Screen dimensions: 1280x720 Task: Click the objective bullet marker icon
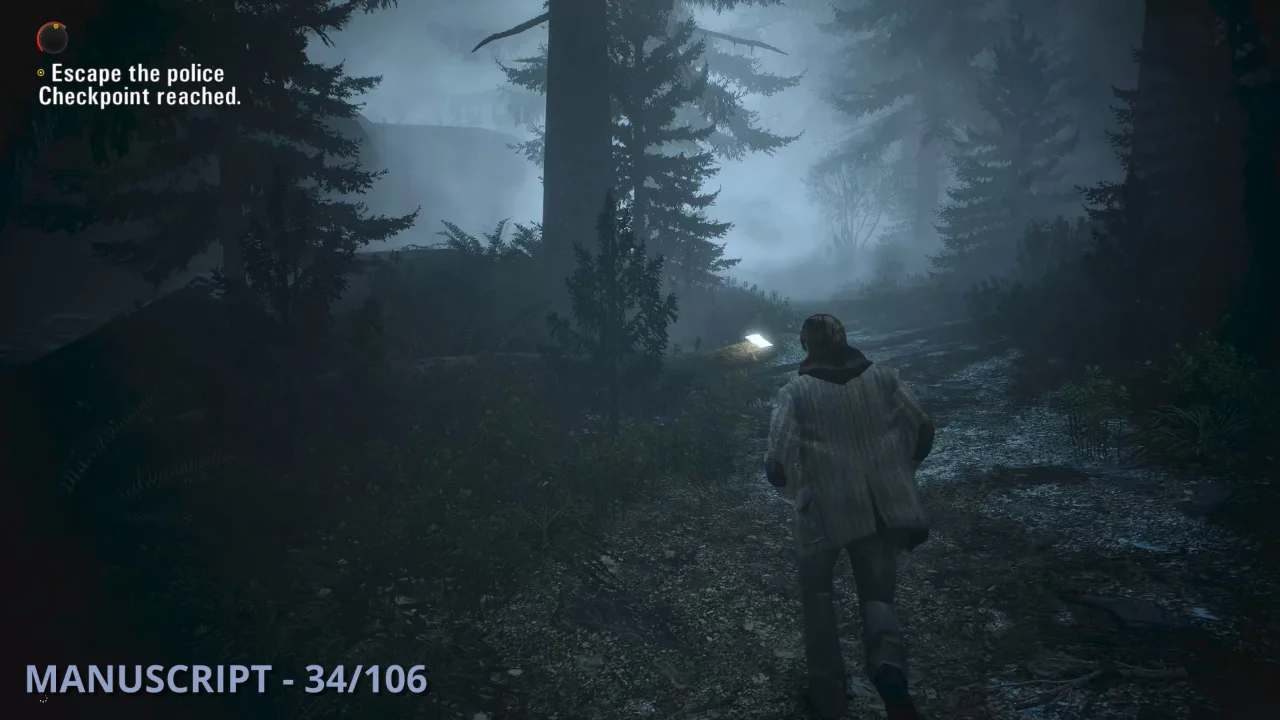point(41,72)
